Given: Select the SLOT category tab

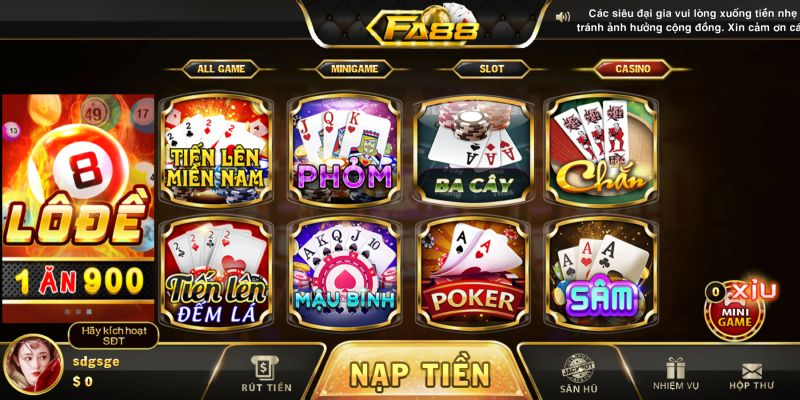Looking at the screenshot, I should pyautogui.click(x=491, y=69).
